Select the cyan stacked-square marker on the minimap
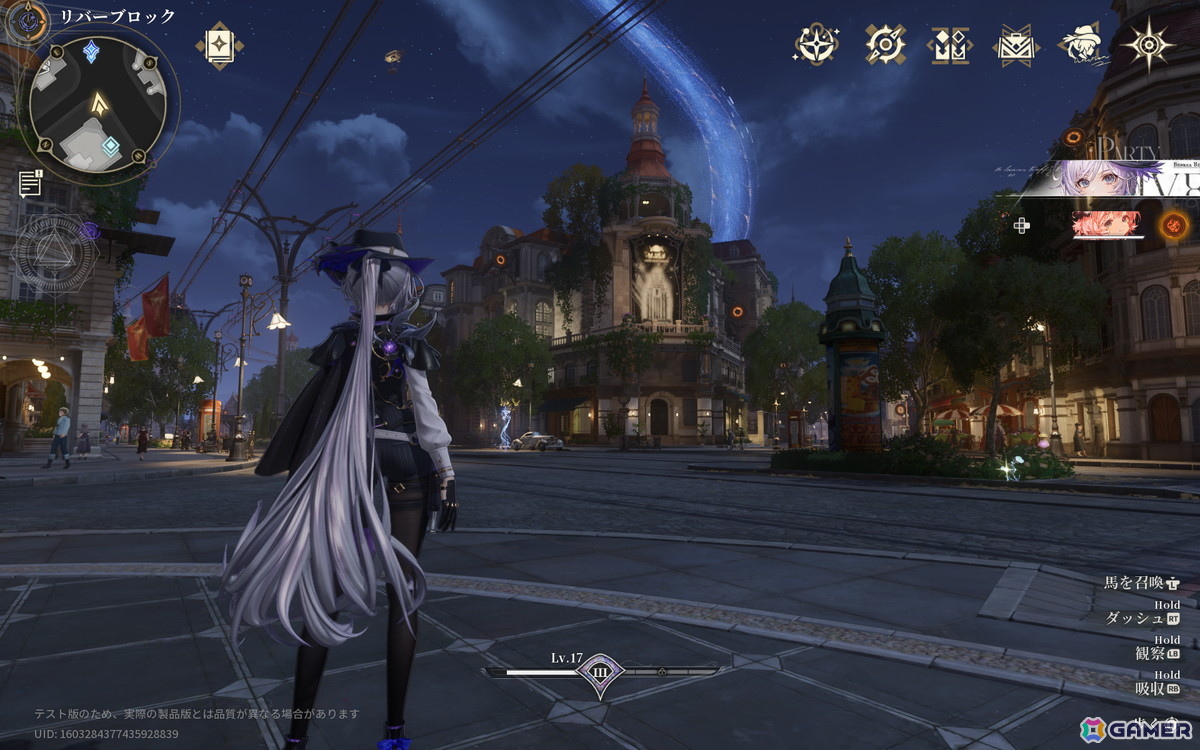This screenshot has height=750, width=1200. pos(110,147)
